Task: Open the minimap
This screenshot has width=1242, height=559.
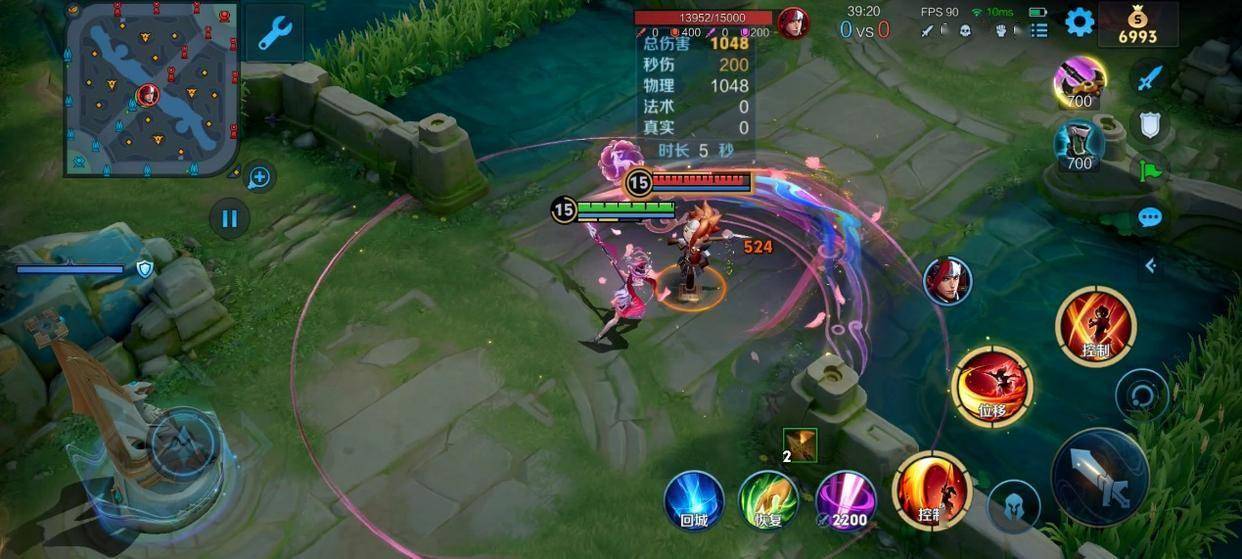Action: 151,88
